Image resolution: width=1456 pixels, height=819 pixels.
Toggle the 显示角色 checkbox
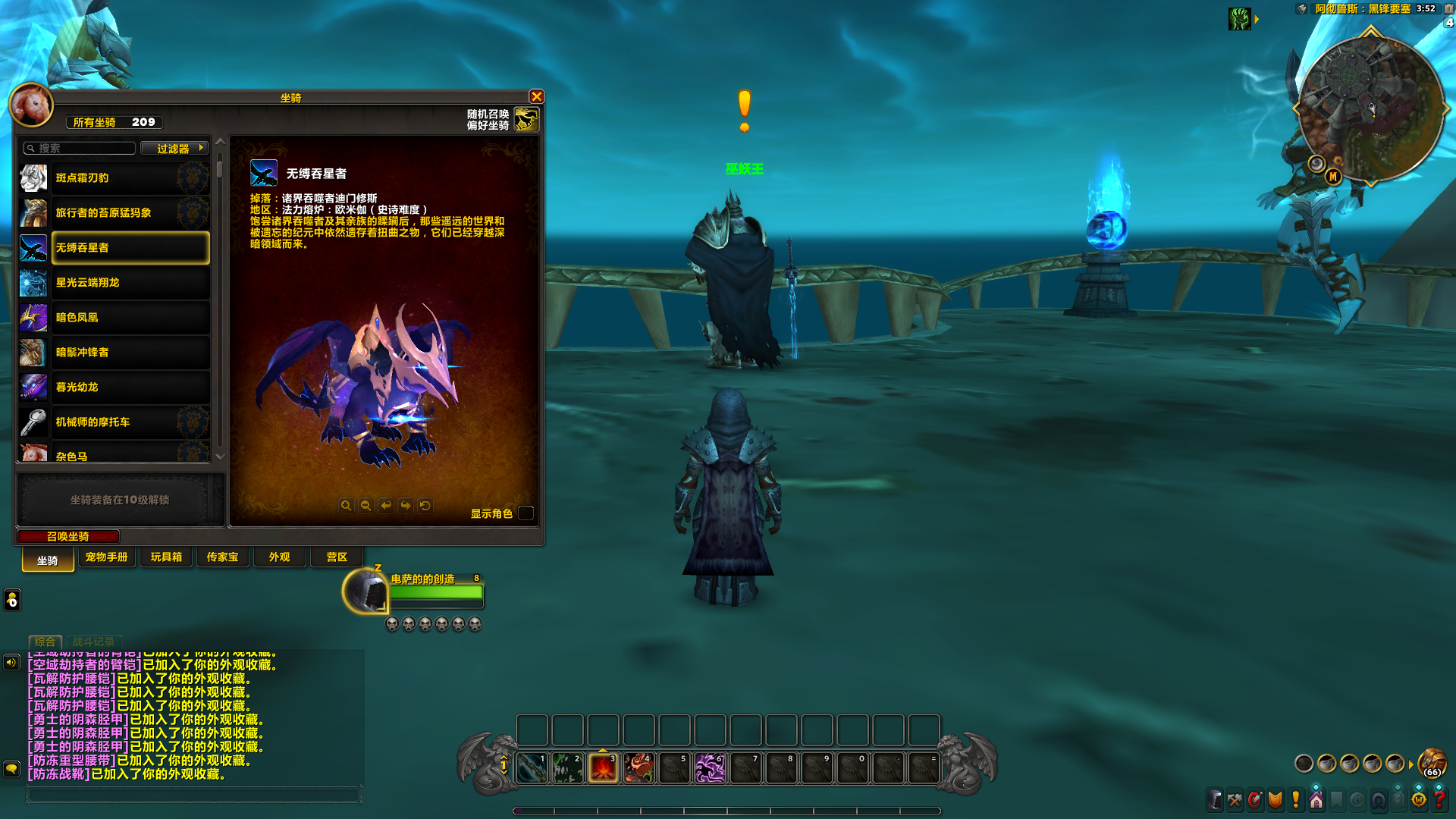tap(526, 513)
